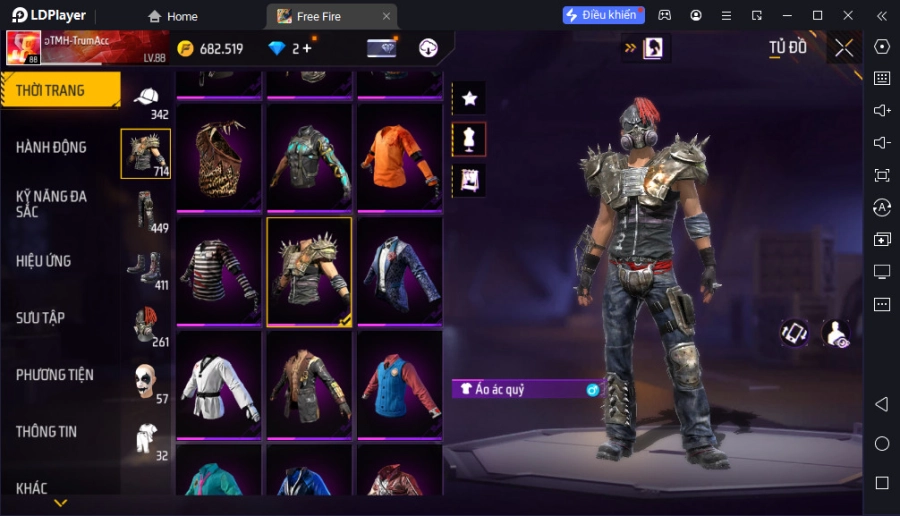Viewport: 900px width, 516px height.
Task: Switch to the Hành Động category
Action: tap(52, 147)
